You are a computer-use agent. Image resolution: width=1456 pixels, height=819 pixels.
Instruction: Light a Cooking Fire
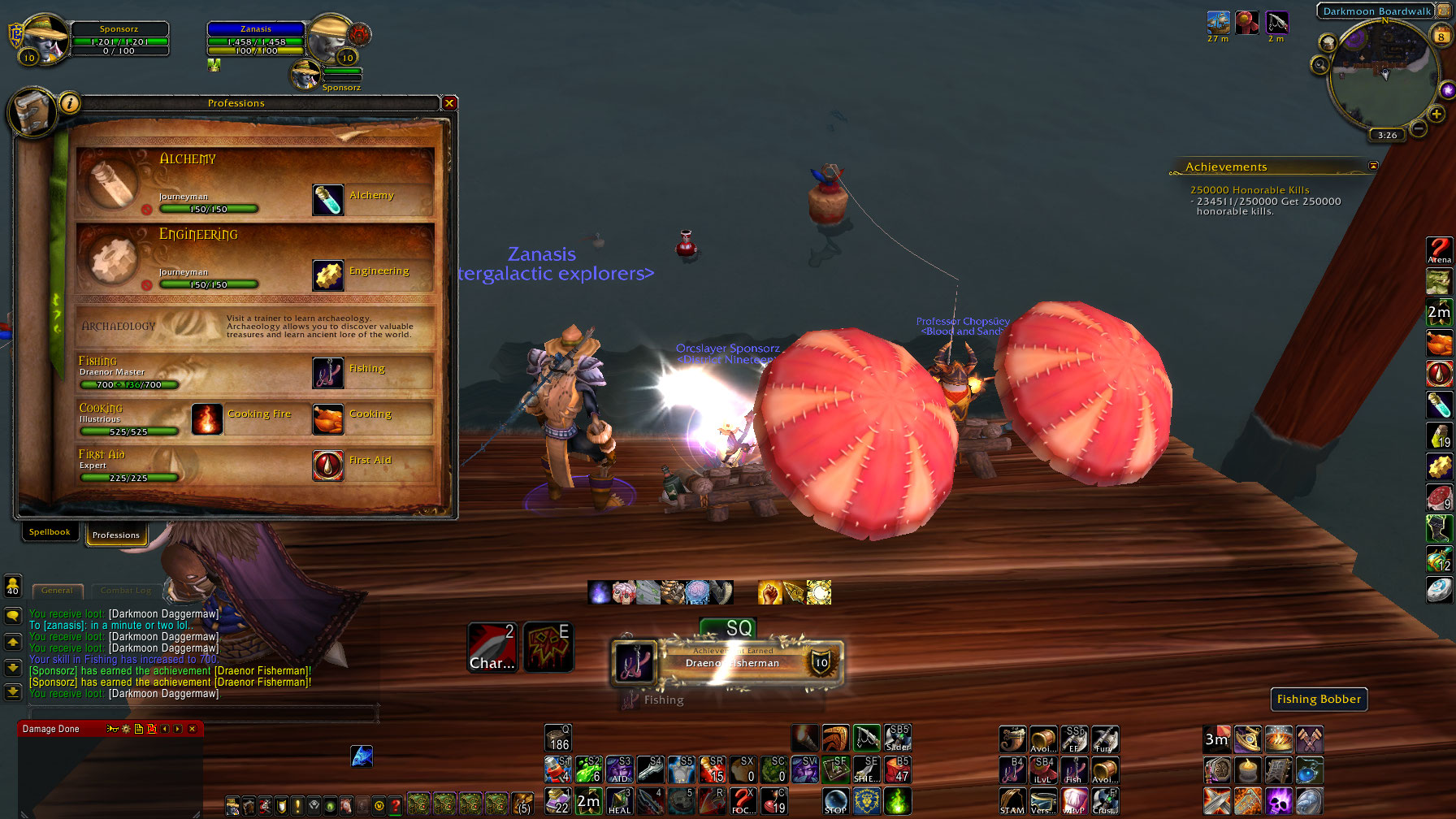coord(207,418)
